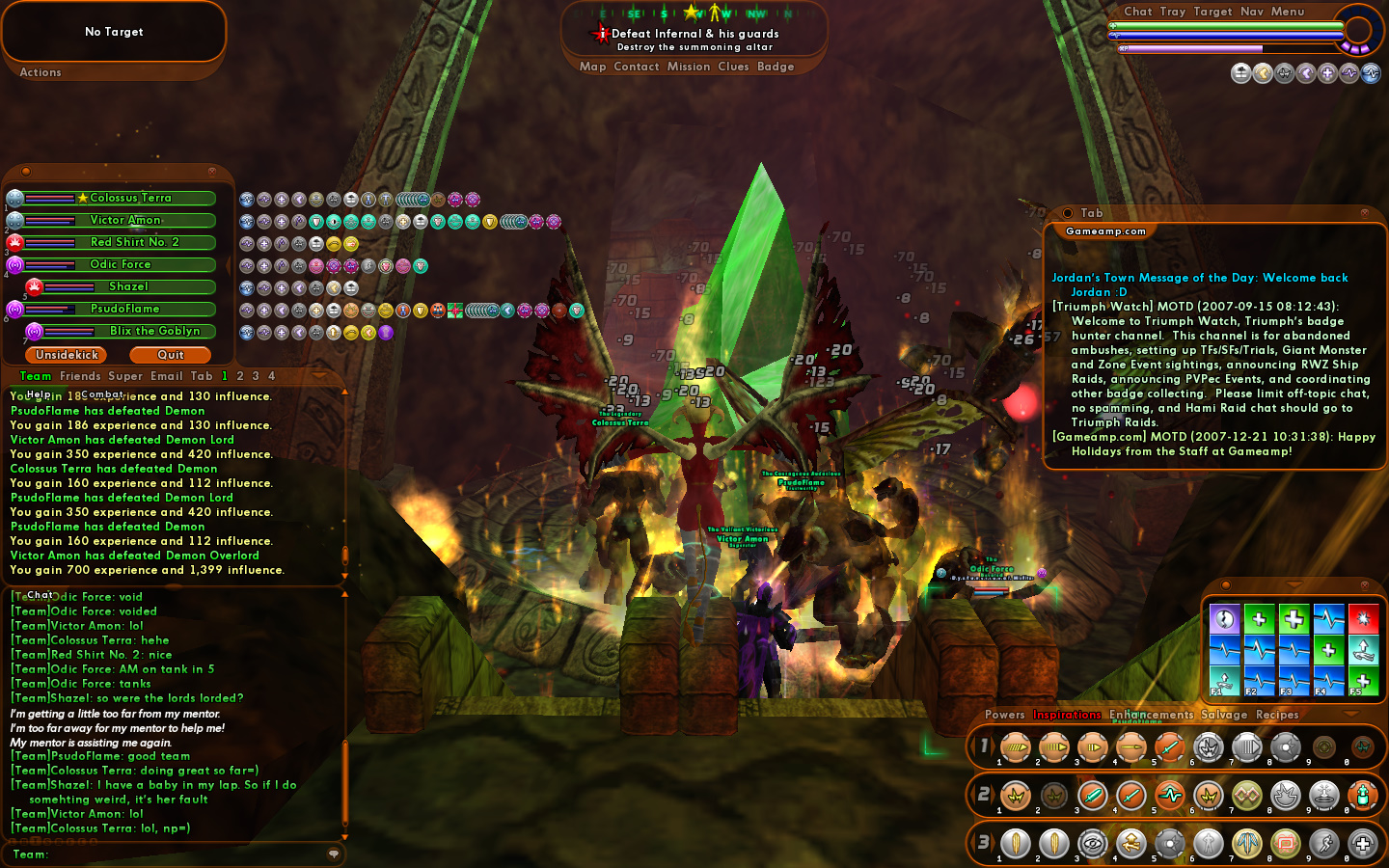Select teammate Shazel in the team list

128,286
